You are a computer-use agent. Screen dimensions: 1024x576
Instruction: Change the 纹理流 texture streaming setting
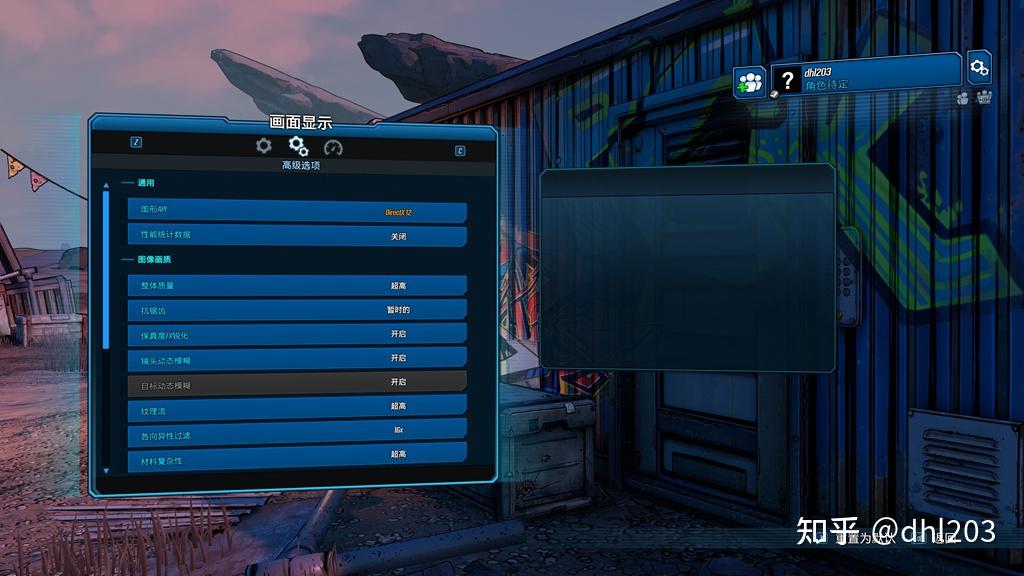coord(297,406)
